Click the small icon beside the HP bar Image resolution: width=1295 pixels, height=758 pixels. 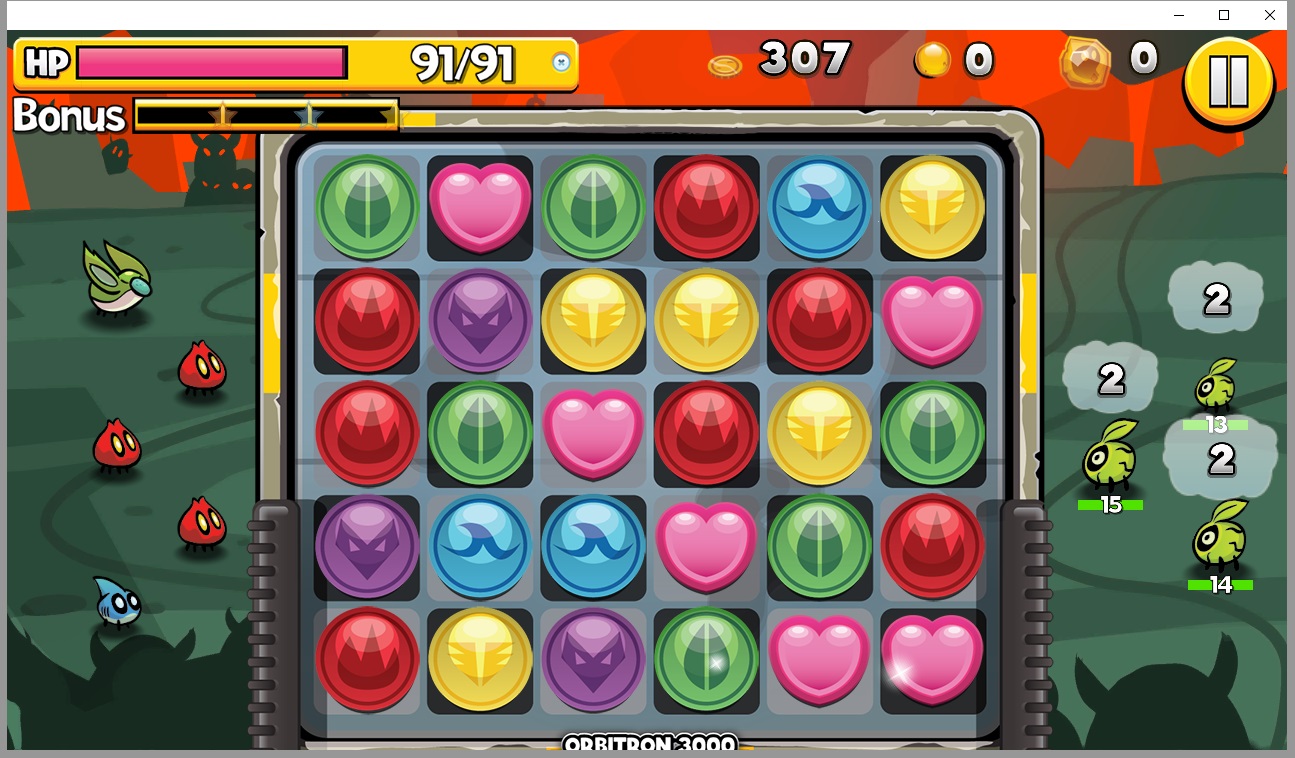(x=562, y=62)
